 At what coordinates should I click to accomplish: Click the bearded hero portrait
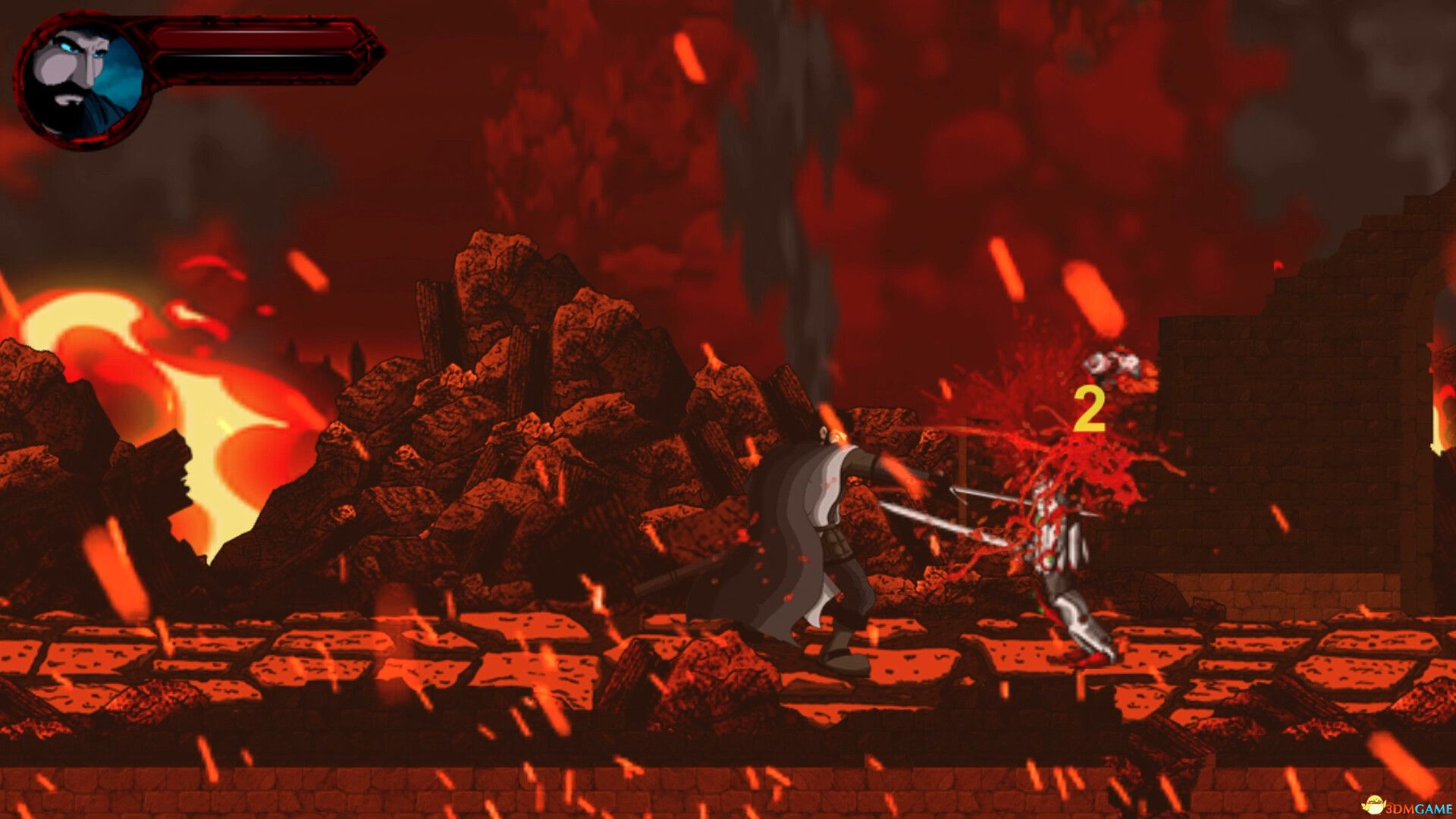click(82, 82)
